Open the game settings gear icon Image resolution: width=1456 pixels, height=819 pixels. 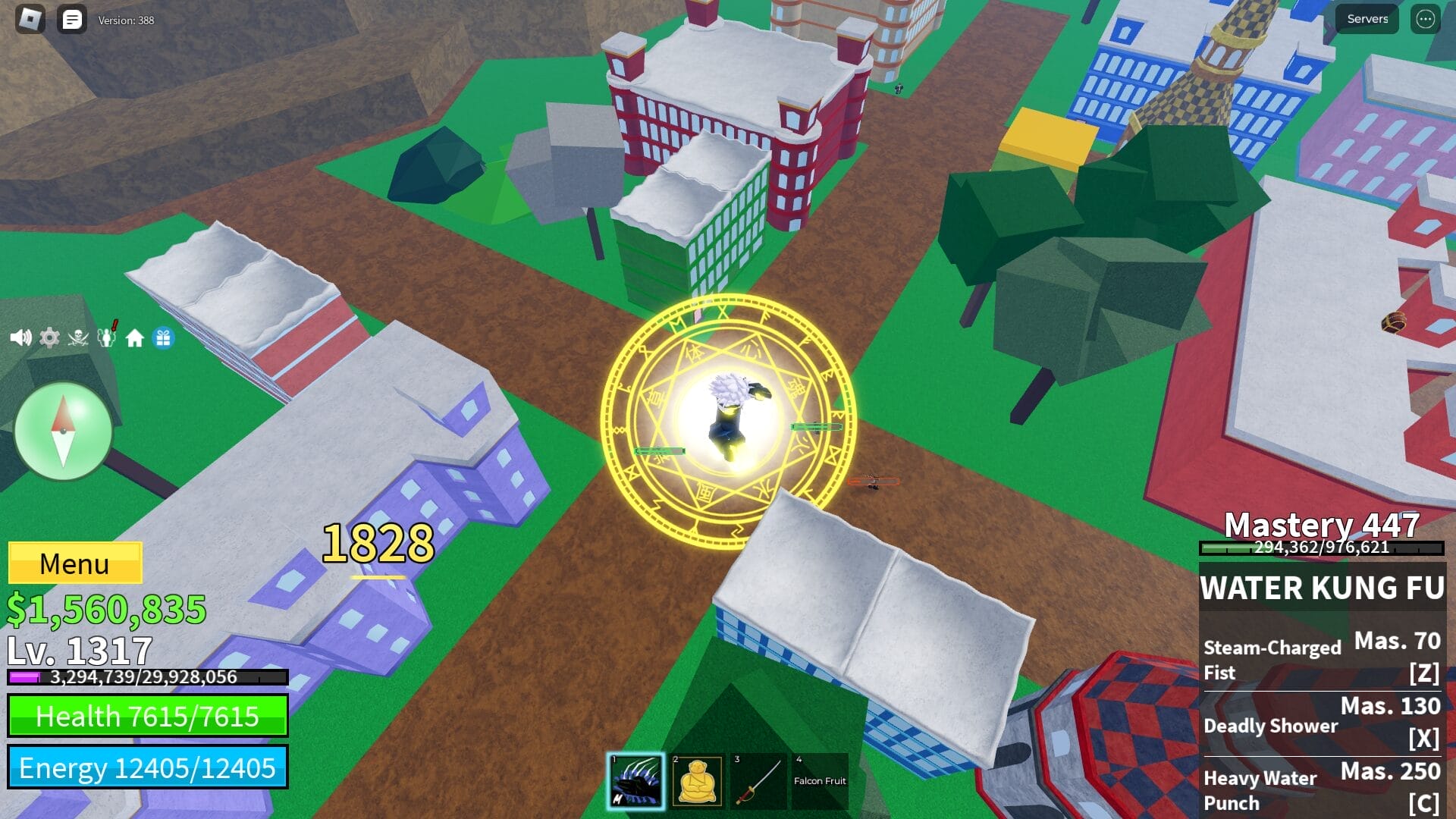tap(49, 337)
